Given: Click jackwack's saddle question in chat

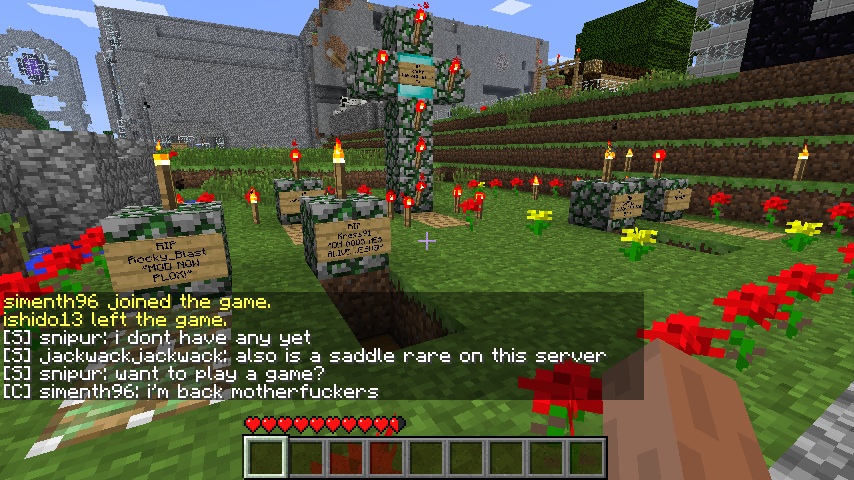Looking at the screenshot, I should tap(304, 355).
